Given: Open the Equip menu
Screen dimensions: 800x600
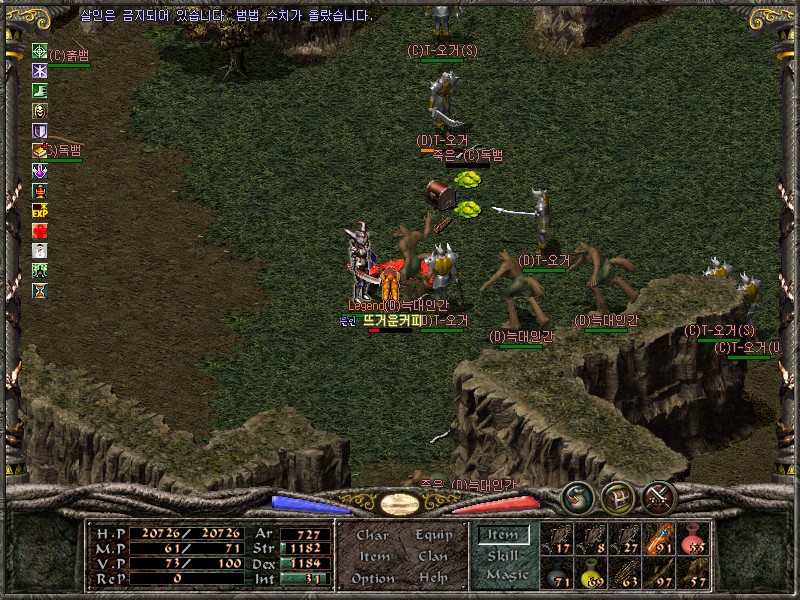Looking at the screenshot, I should tap(433, 535).
